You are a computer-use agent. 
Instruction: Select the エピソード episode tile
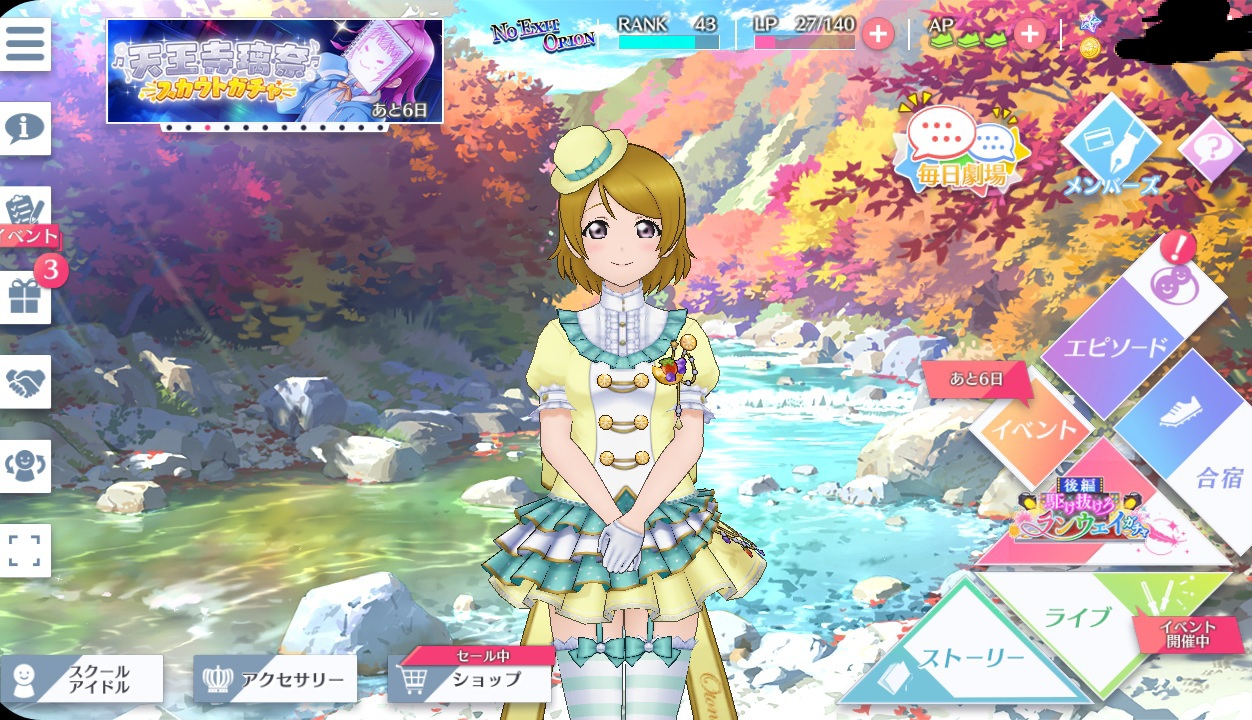pos(1116,347)
